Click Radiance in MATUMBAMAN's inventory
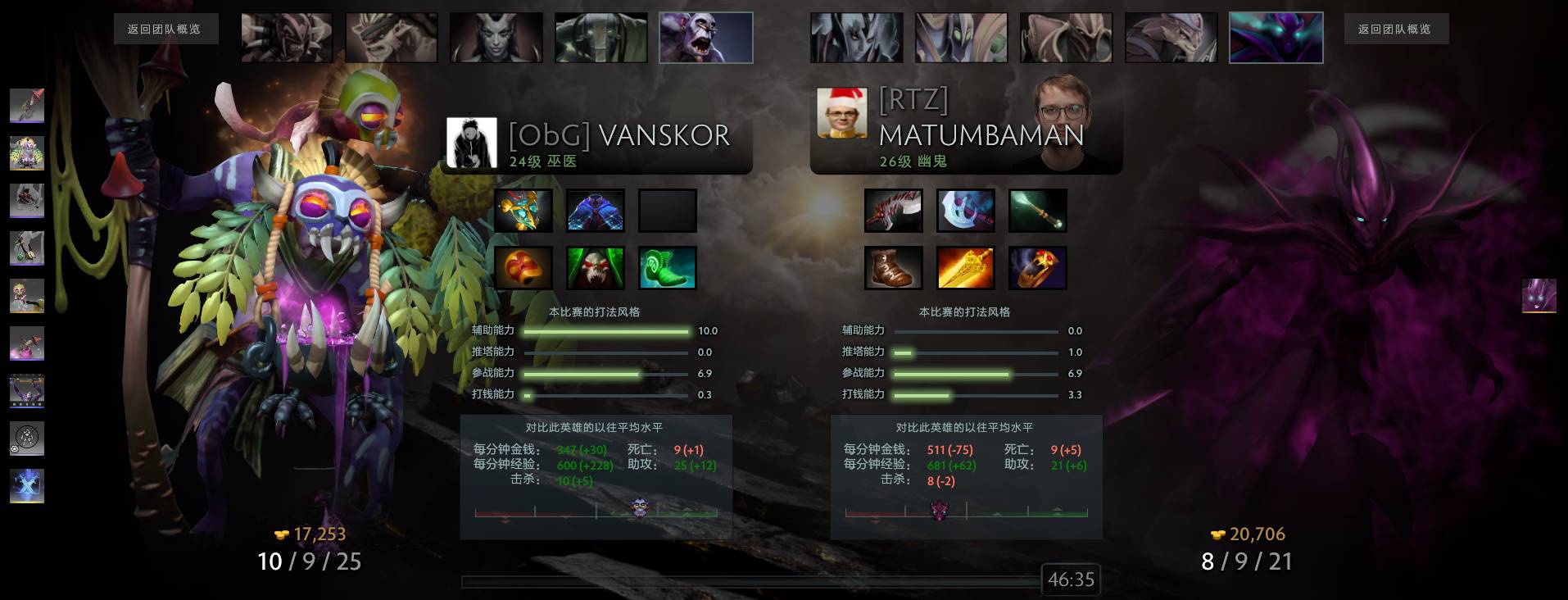Image resolution: width=1568 pixels, height=600 pixels. point(965,268)
